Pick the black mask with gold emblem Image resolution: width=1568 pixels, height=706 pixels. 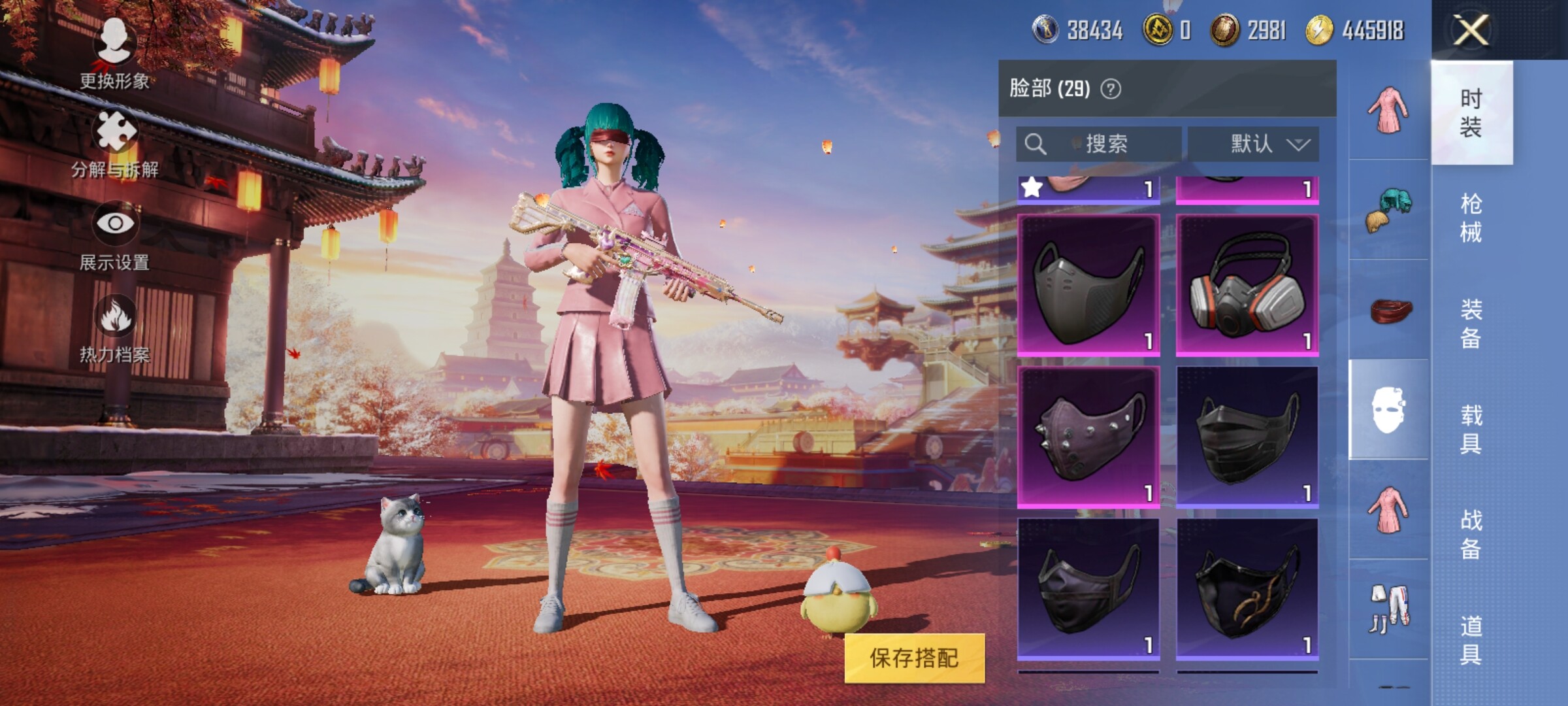1247,588
